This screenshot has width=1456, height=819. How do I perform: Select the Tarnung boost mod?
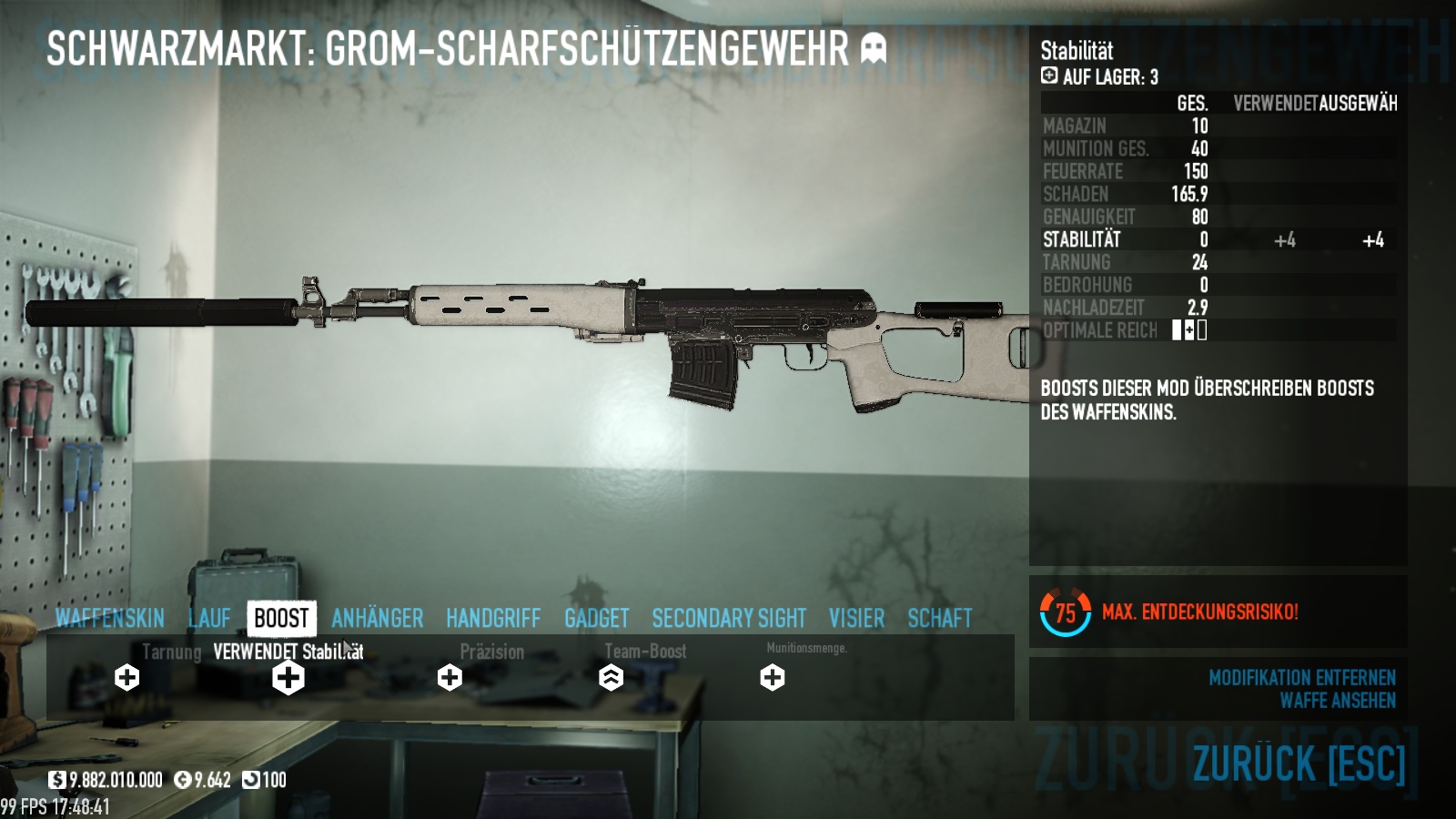[127, 677]
